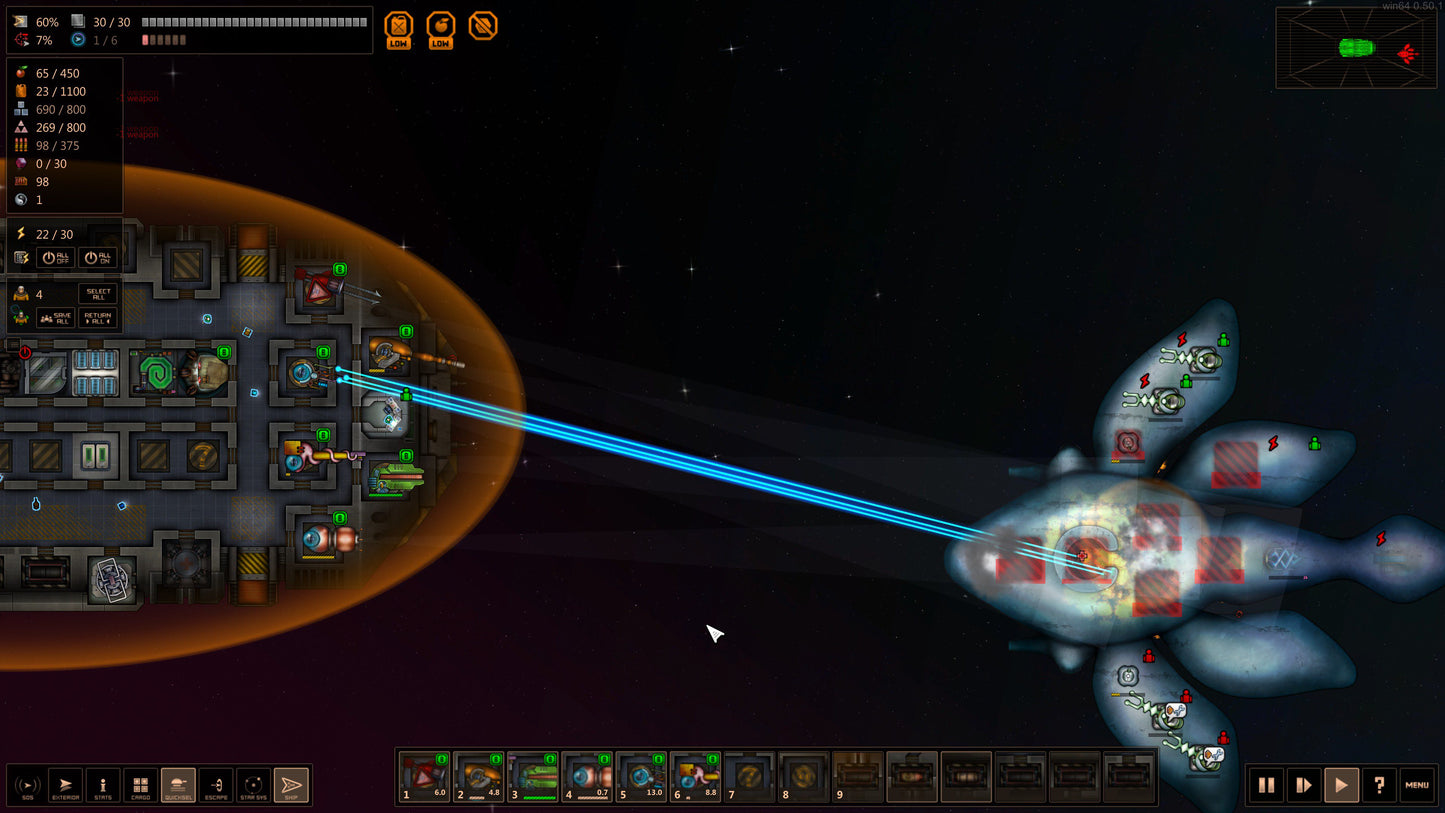Click the Save All crew button

[57, 318]
